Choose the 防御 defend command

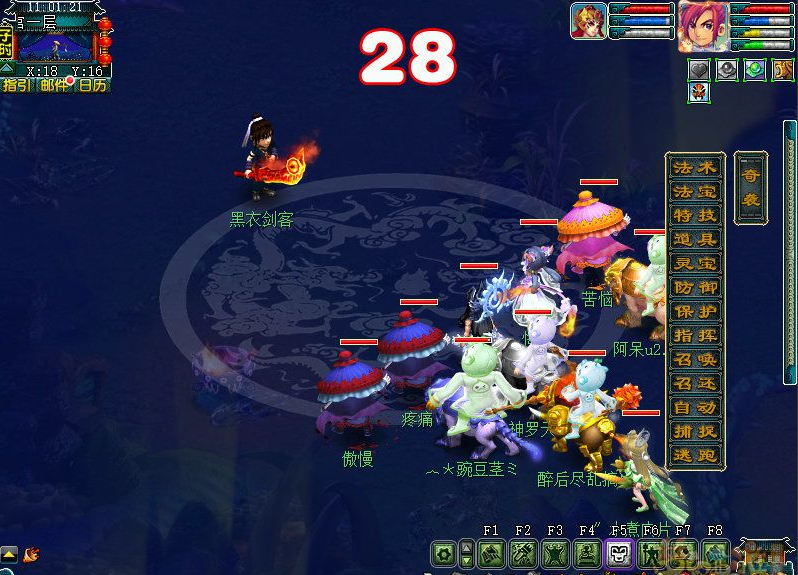(695, 288)
